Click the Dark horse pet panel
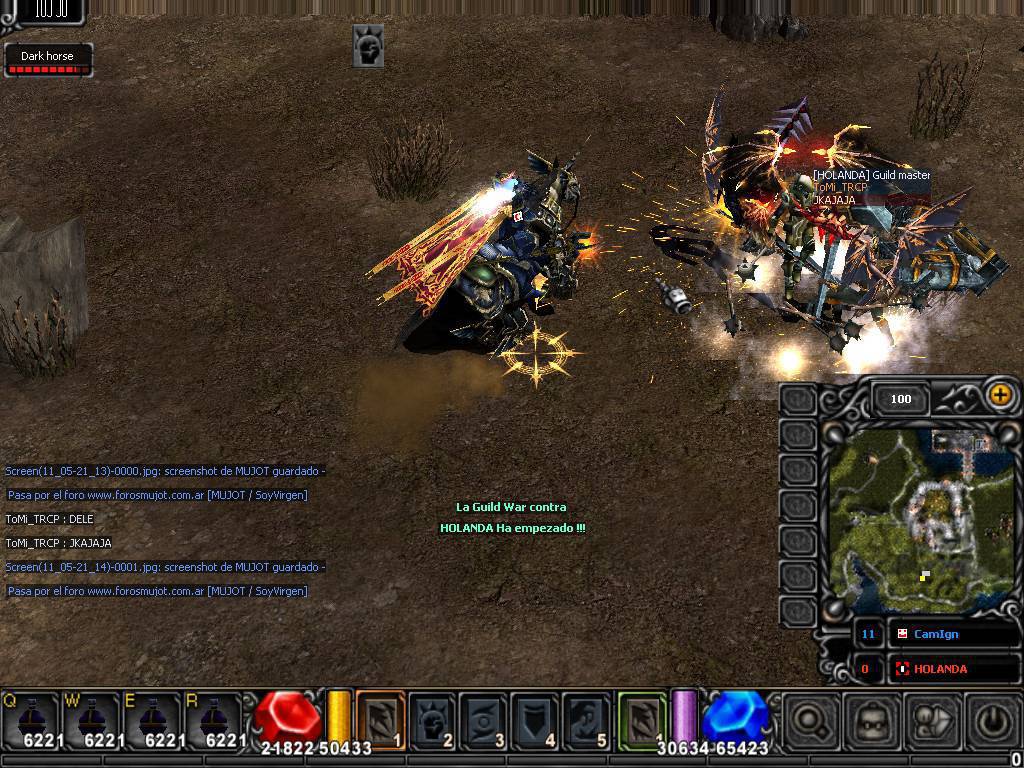1024x768 pixels. [x=48, y=59]
